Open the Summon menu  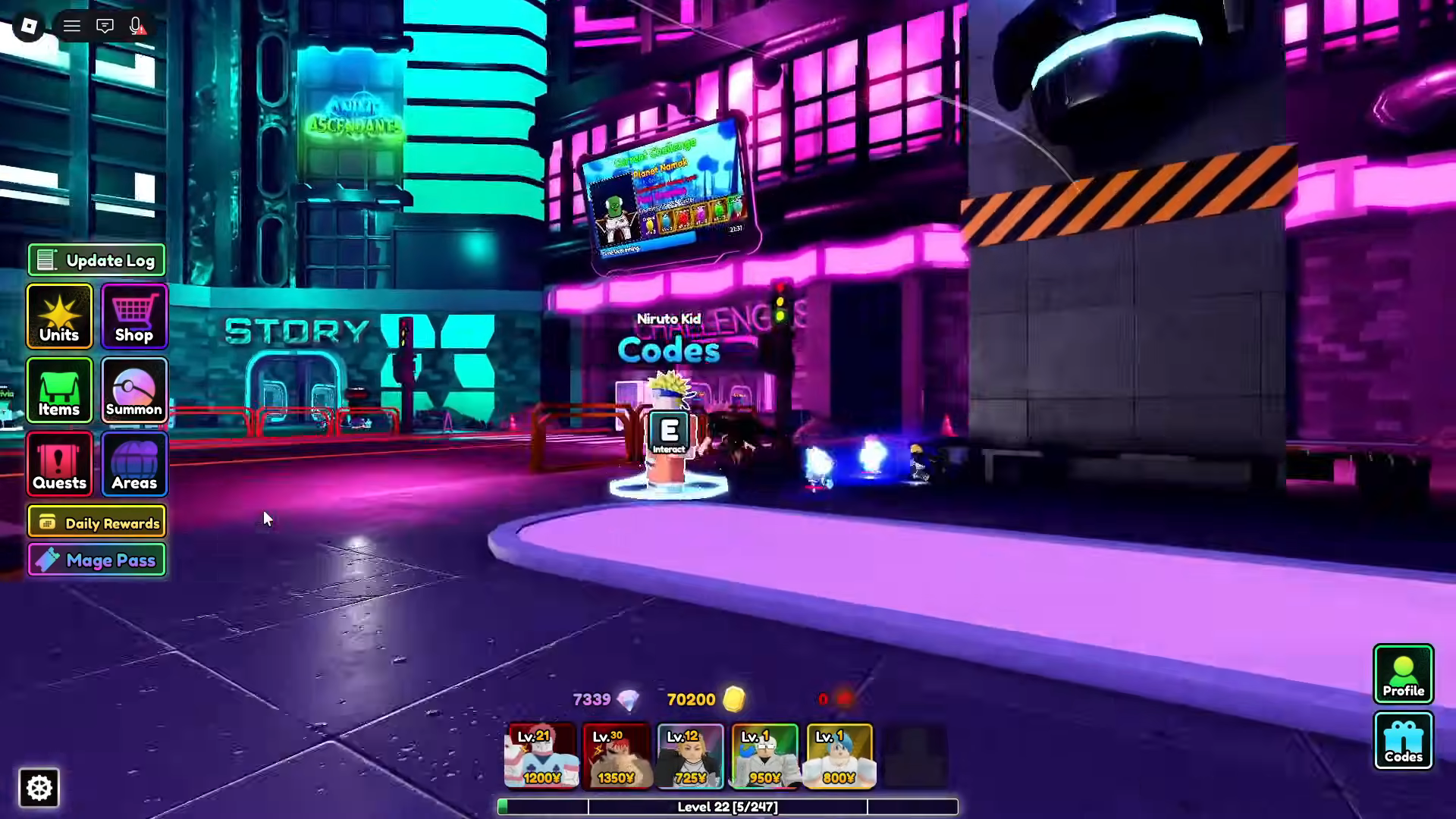coord(134,391)
